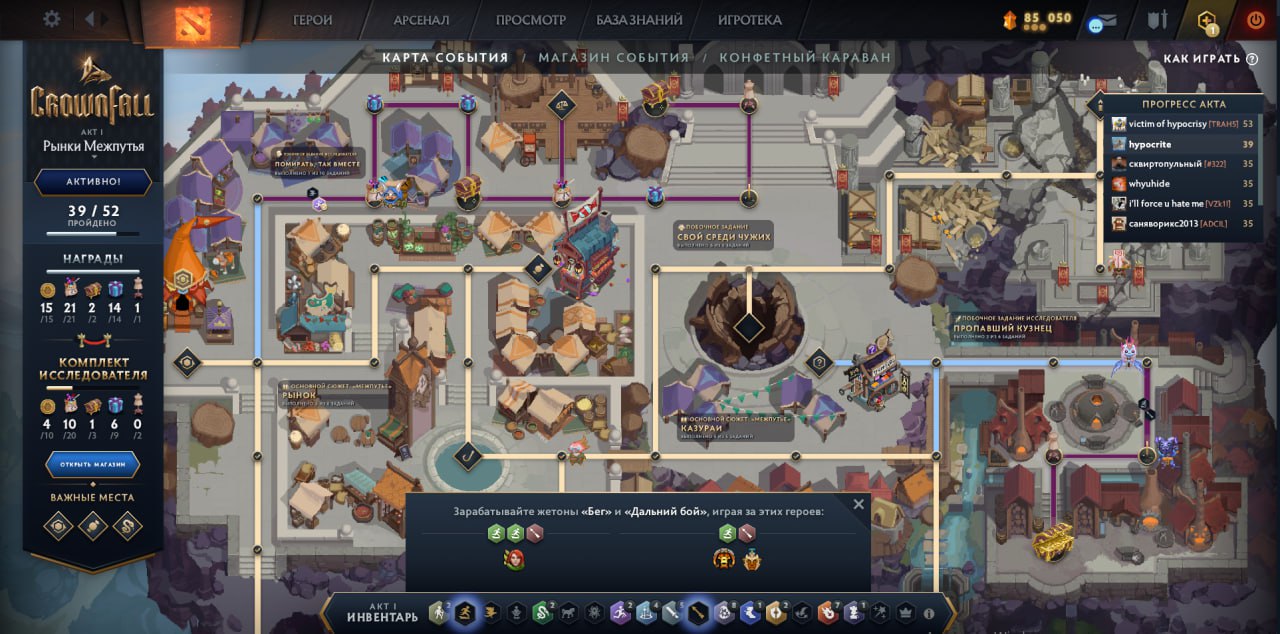Open the Арсенал tab
The image size is (1280, 634).
tap(421, 20)
